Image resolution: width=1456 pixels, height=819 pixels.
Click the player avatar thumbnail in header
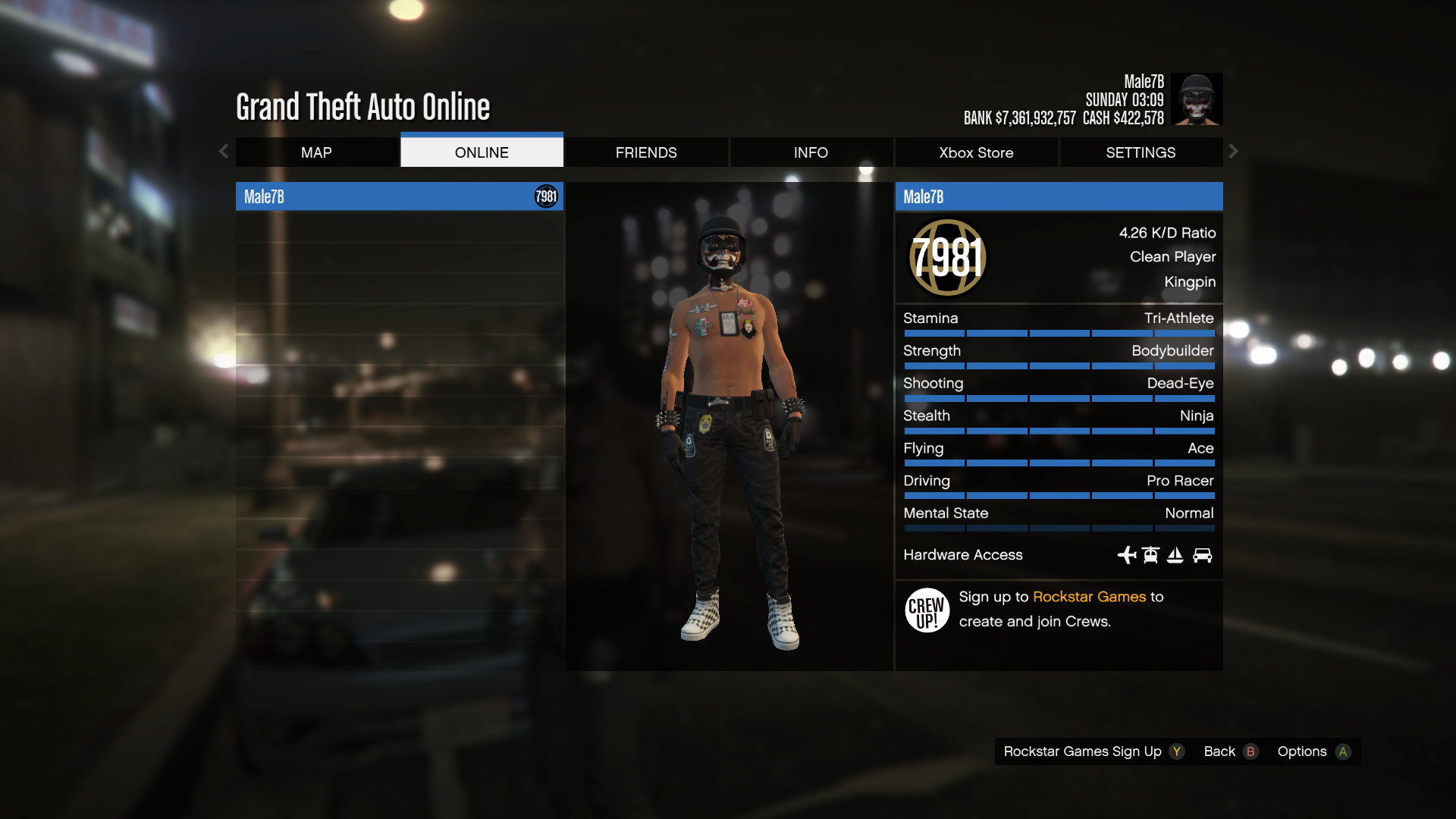click(x=1196, y=99)
